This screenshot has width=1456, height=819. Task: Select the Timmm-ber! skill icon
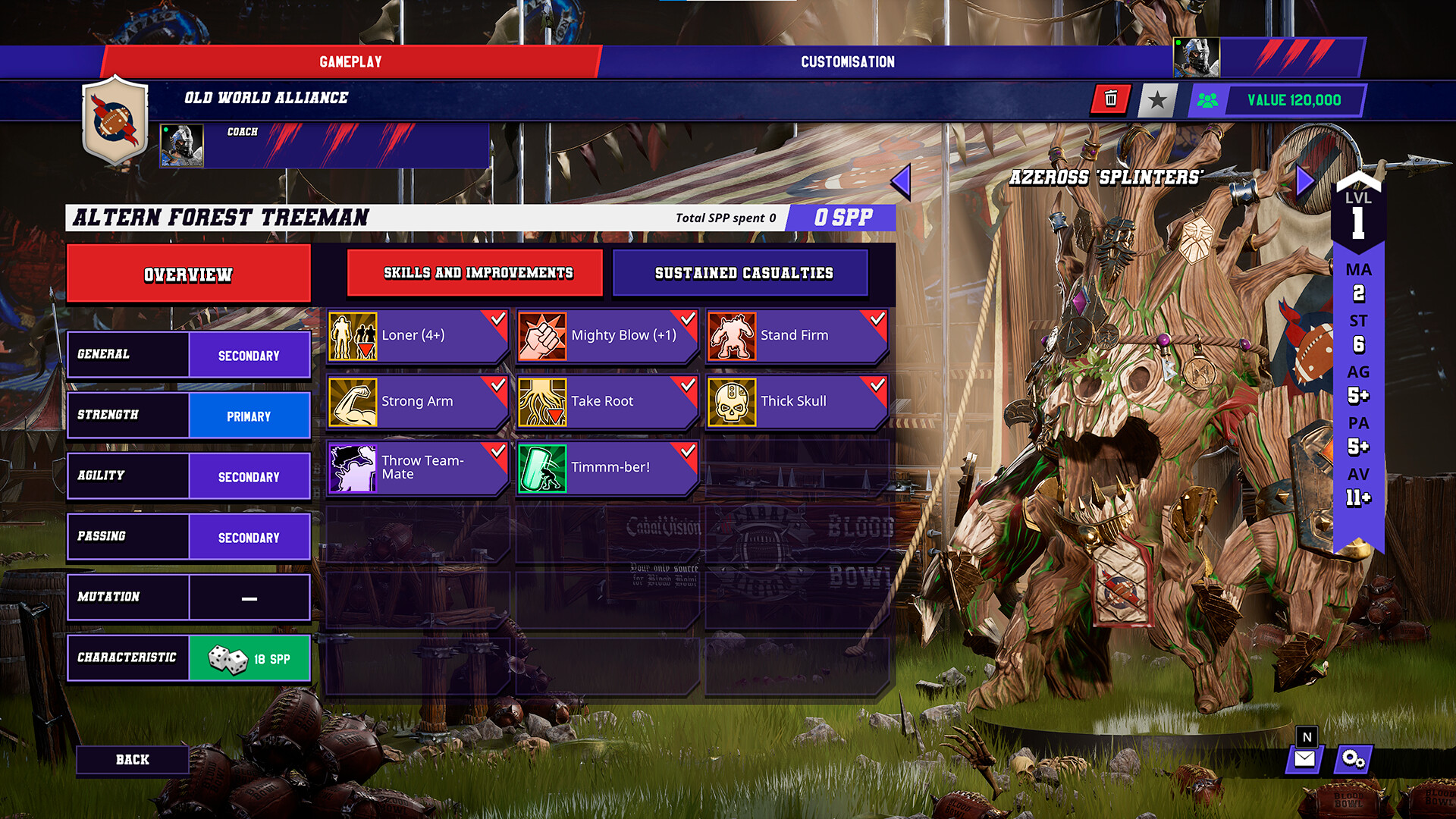coord(543,467)
